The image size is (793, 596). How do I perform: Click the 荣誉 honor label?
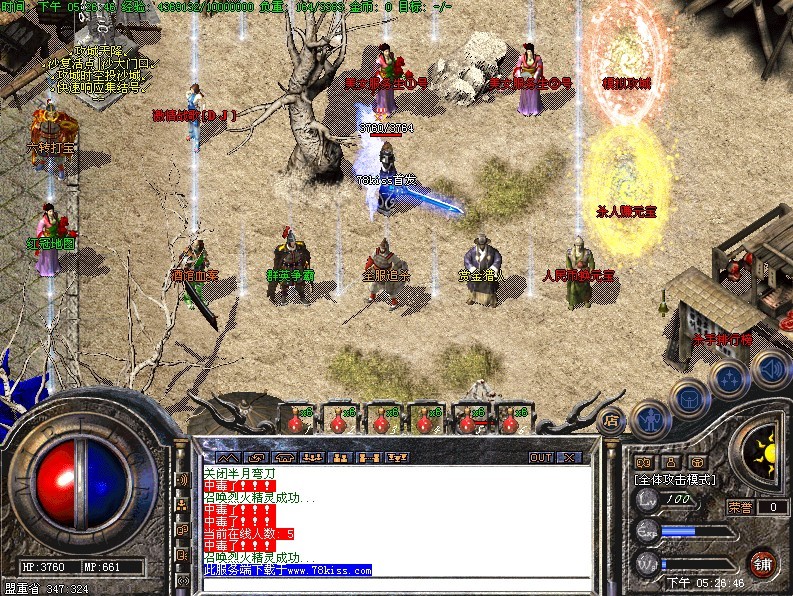point(742,507)
